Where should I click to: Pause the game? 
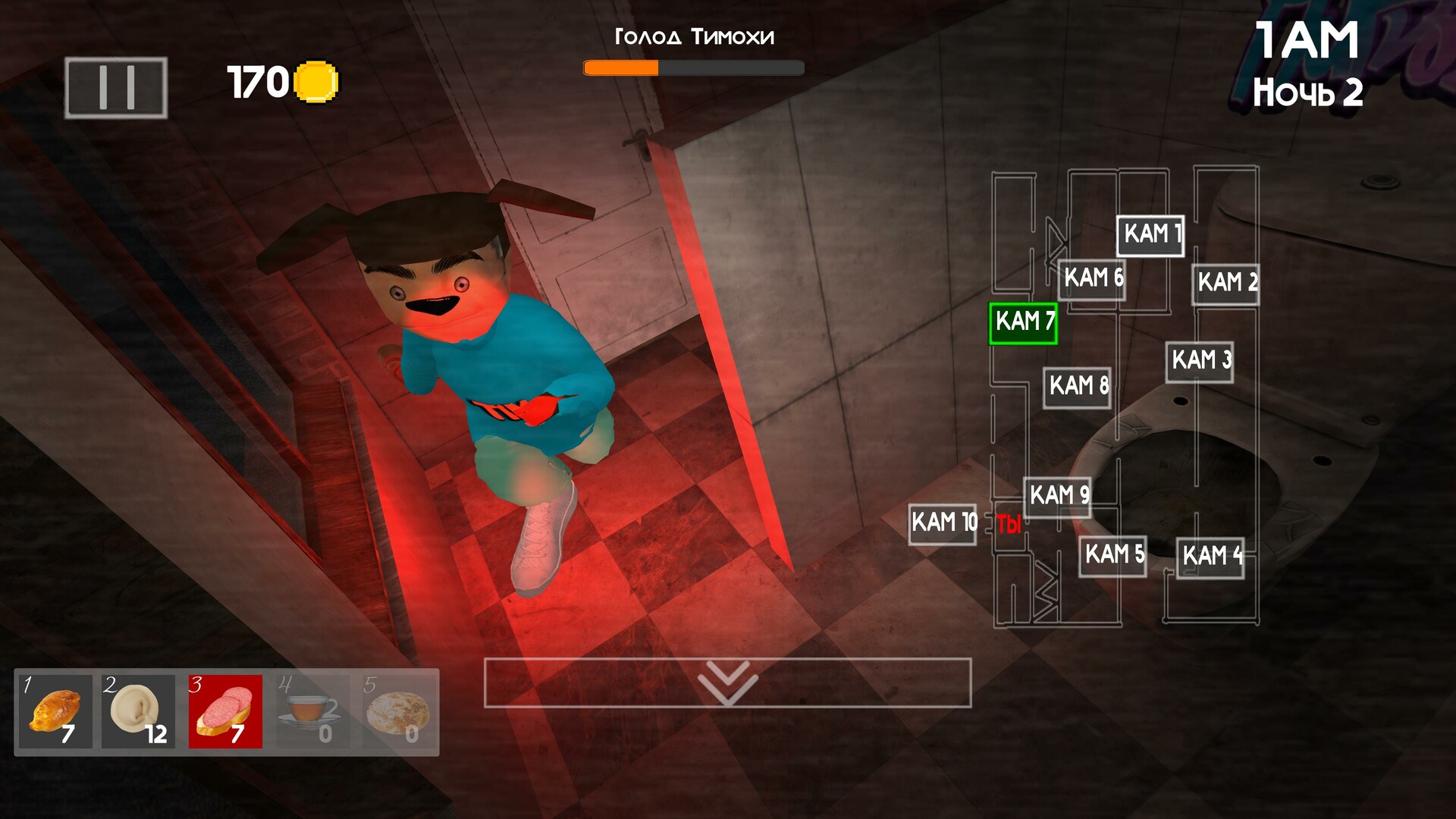pos(116,88)
